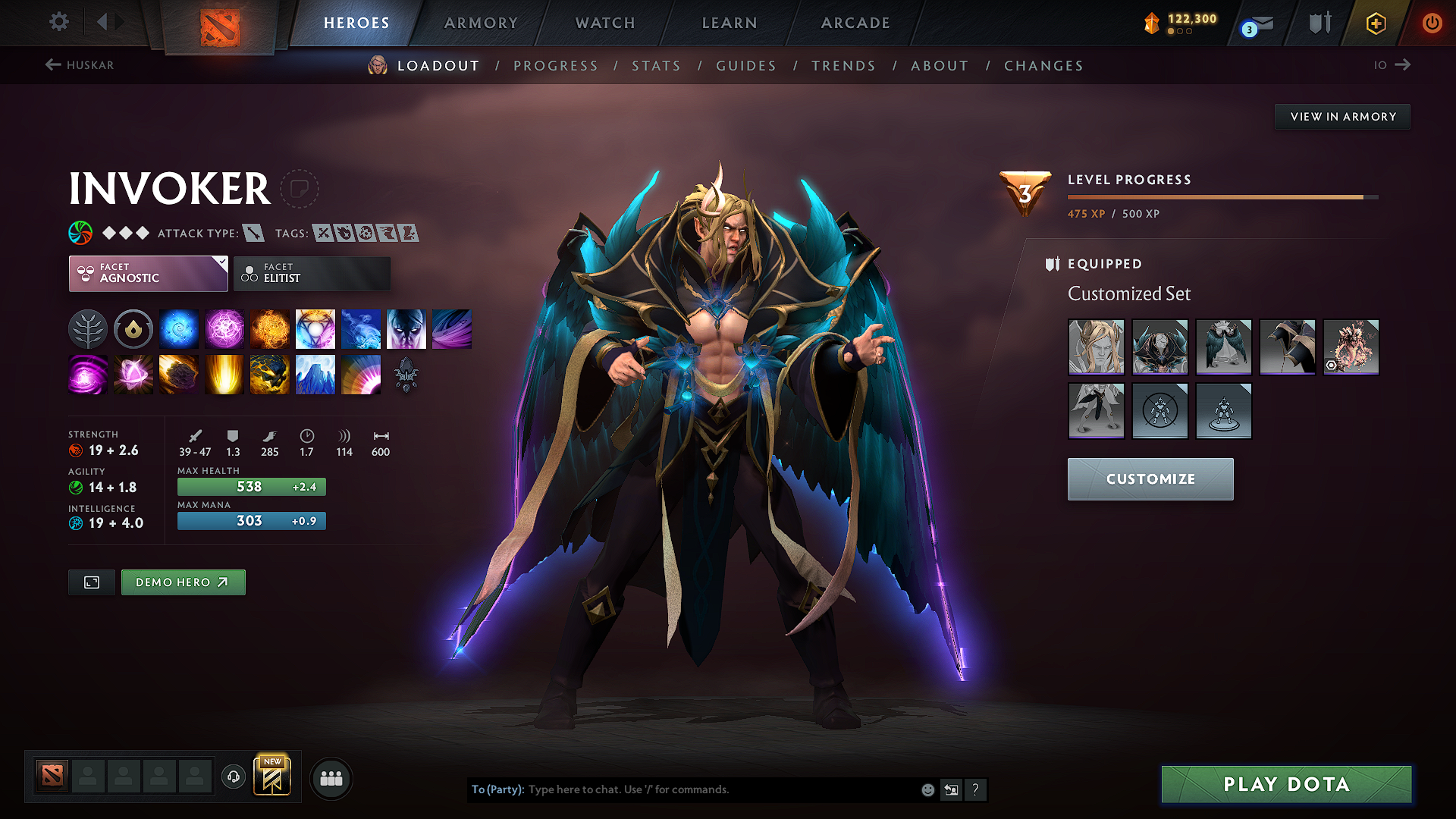Expand the Agnostic facet dropdown arrow
1456x819 pixels.
coord(221,264)
